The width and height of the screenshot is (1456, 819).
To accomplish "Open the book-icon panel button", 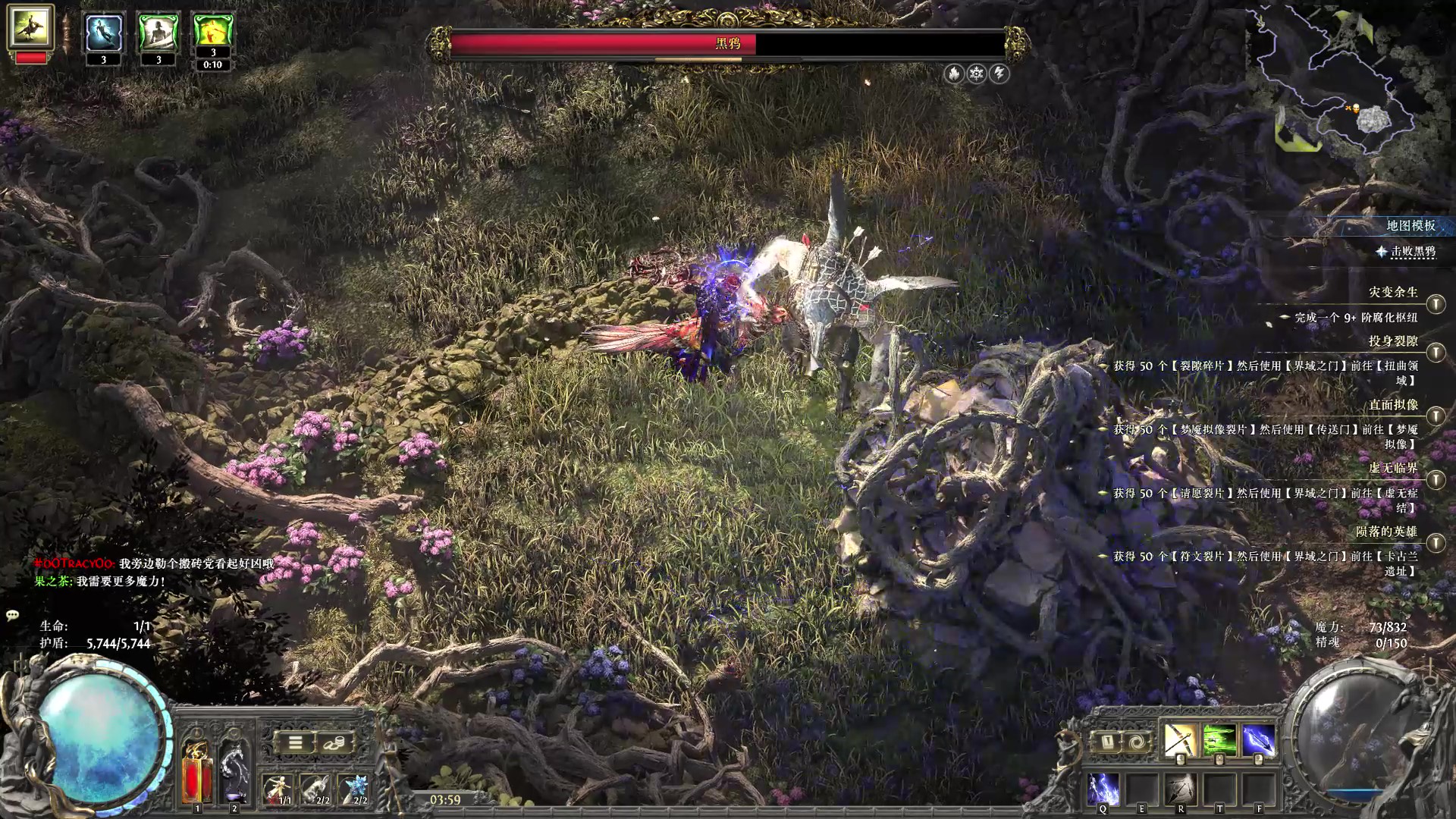I will (1107, 742).
